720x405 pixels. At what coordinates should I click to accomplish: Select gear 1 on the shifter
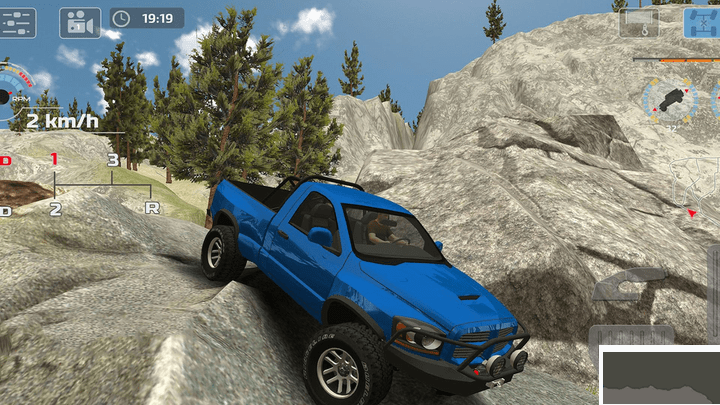[54, 159]
